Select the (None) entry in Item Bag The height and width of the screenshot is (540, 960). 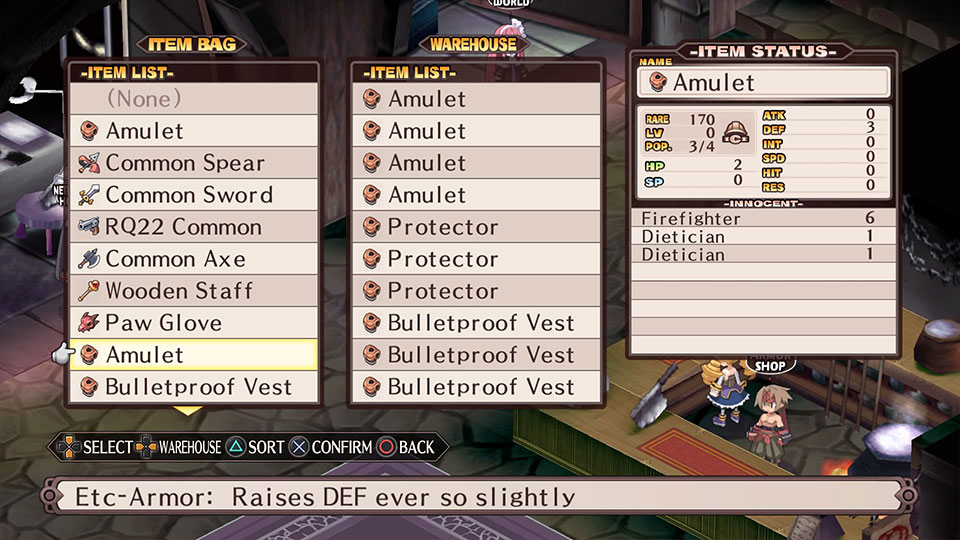click(193, 99)
